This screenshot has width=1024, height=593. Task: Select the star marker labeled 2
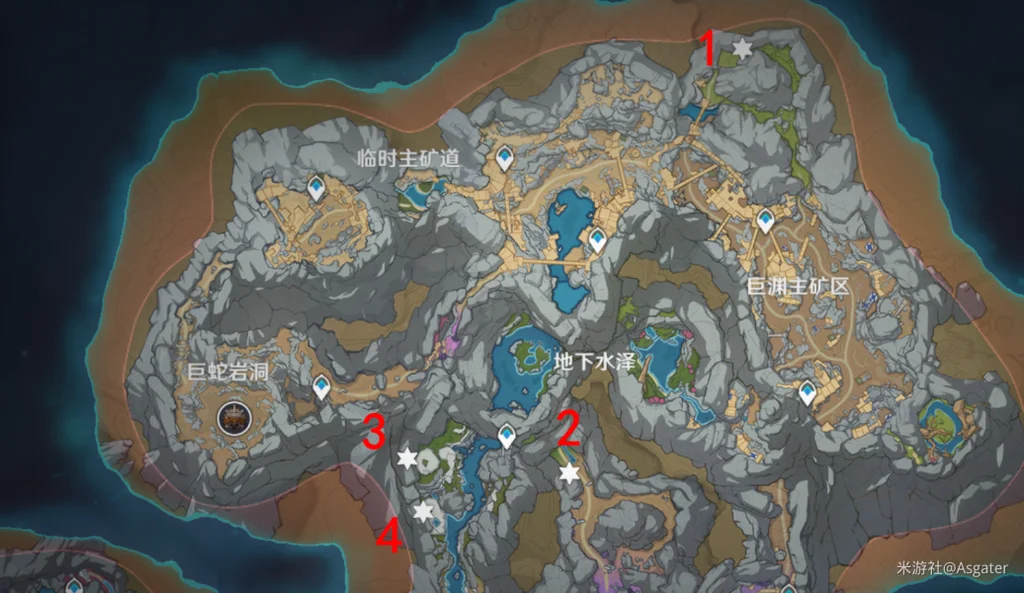[x=569, y=473]
